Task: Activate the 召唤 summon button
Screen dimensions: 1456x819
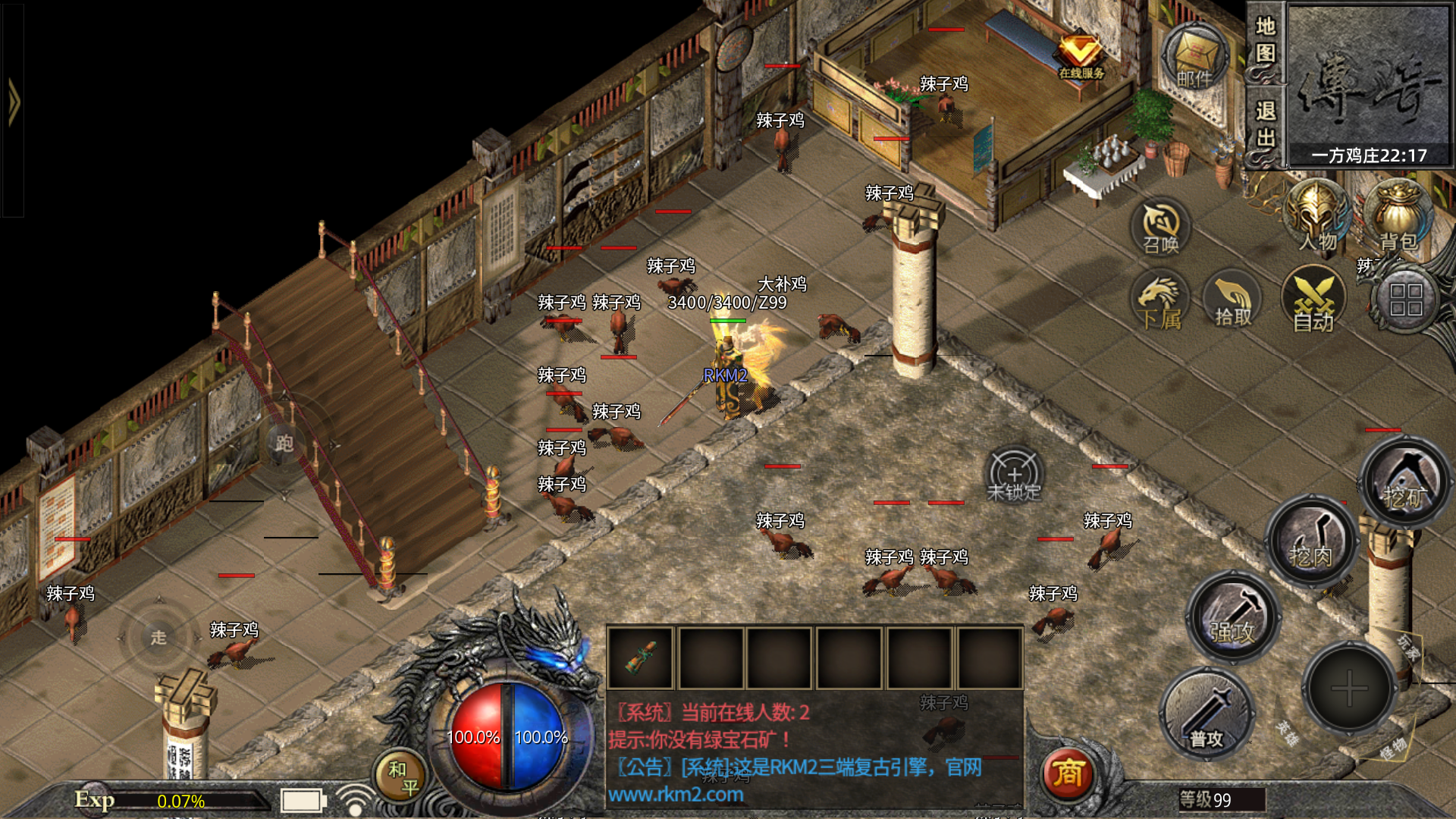Action: pos(1161,227)
